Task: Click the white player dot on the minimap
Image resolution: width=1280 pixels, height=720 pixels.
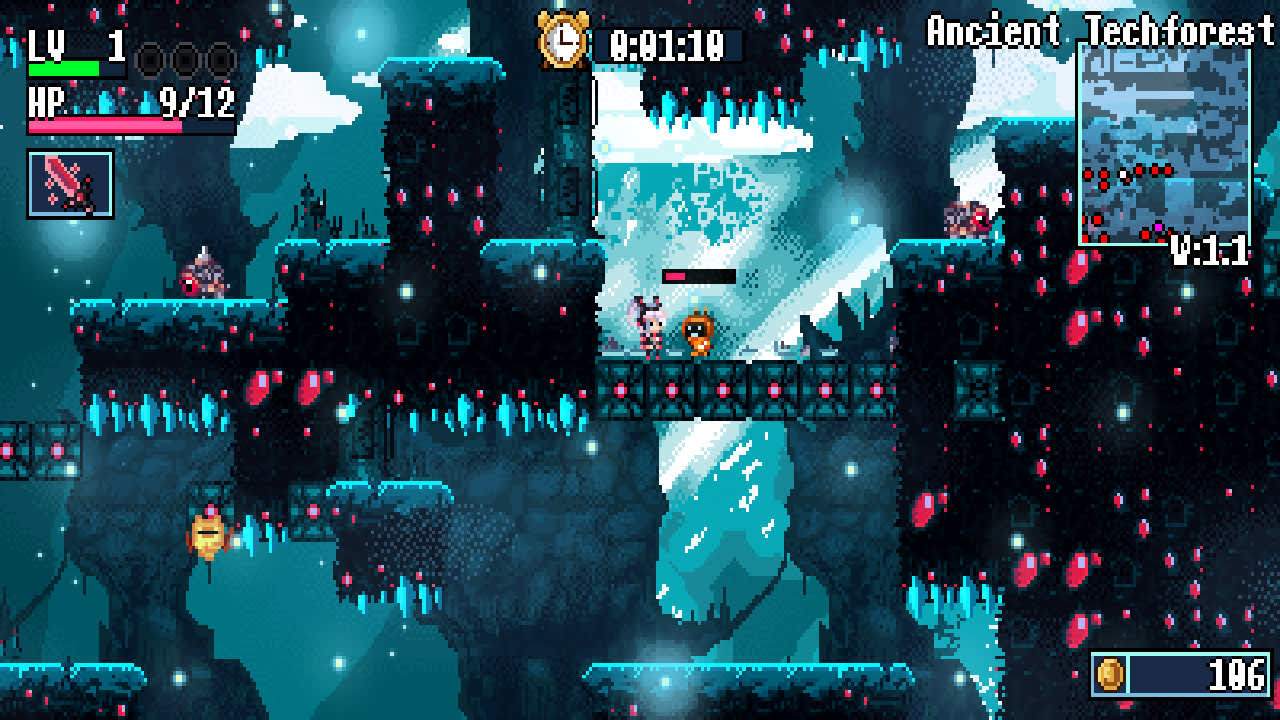Action: pyautogui.click(x=1123, y=174)
